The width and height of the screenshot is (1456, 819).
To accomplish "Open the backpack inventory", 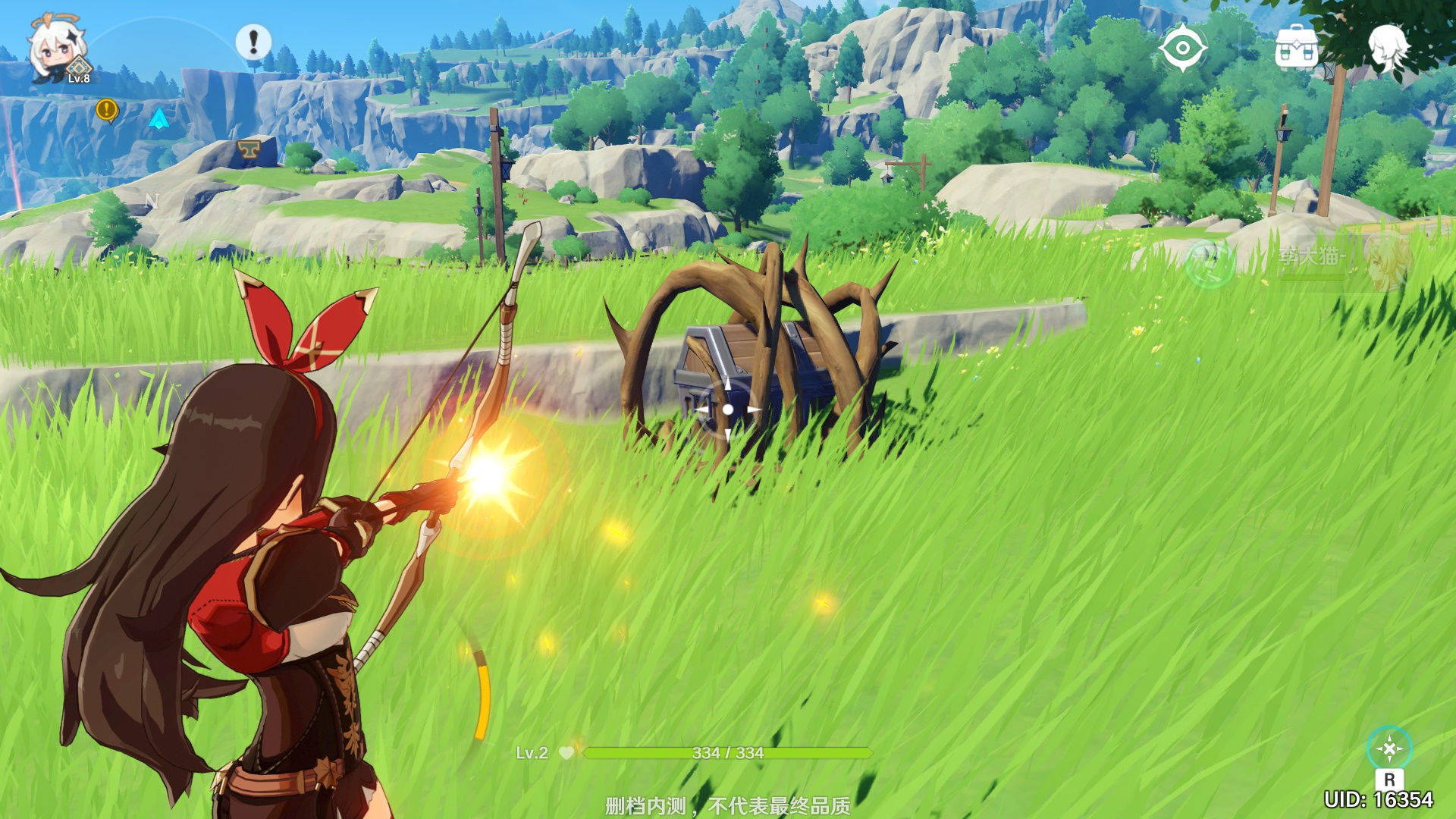I will (x=1296, y=48).
